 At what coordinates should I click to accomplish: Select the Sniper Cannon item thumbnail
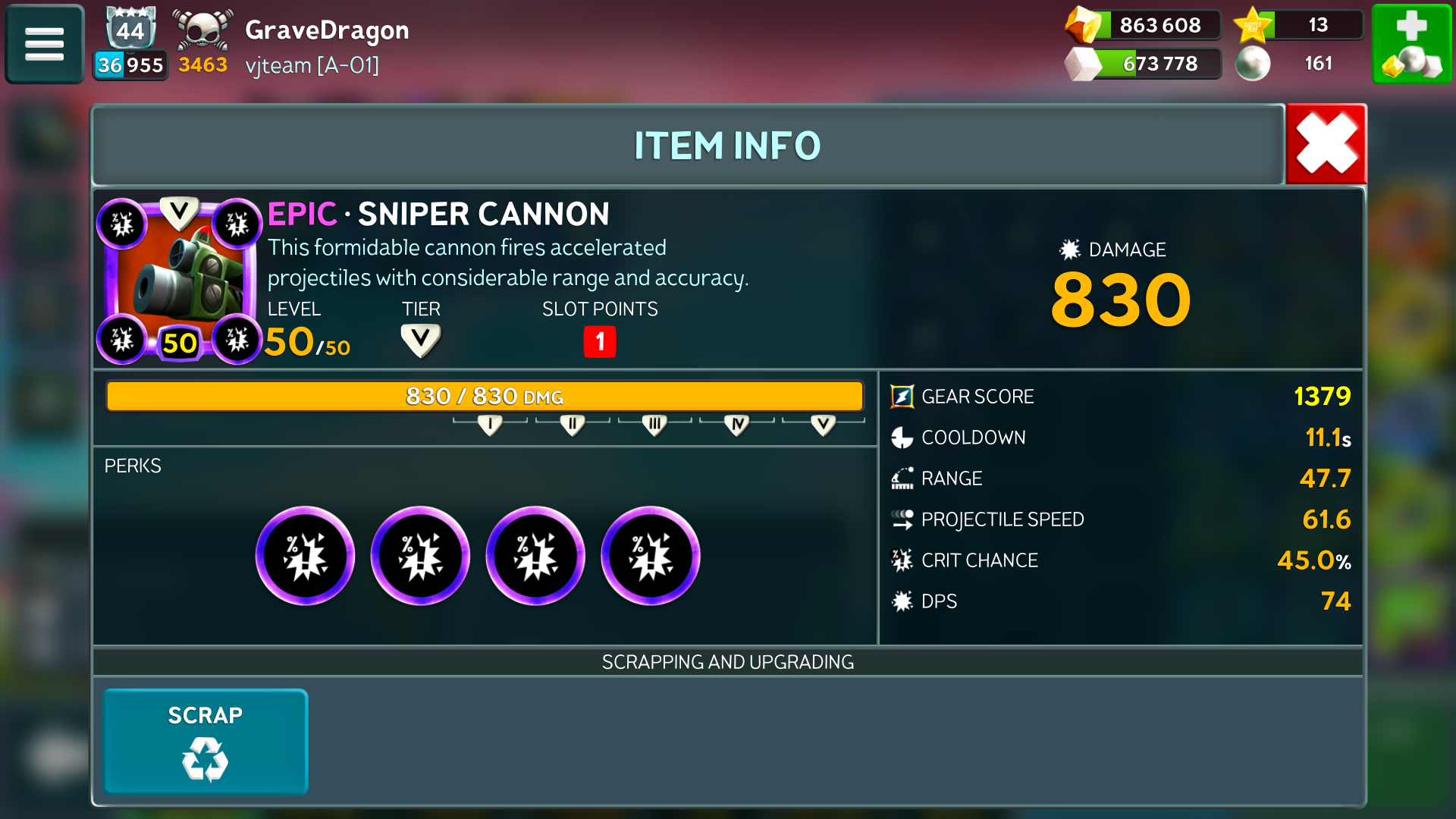coord(180,280)
